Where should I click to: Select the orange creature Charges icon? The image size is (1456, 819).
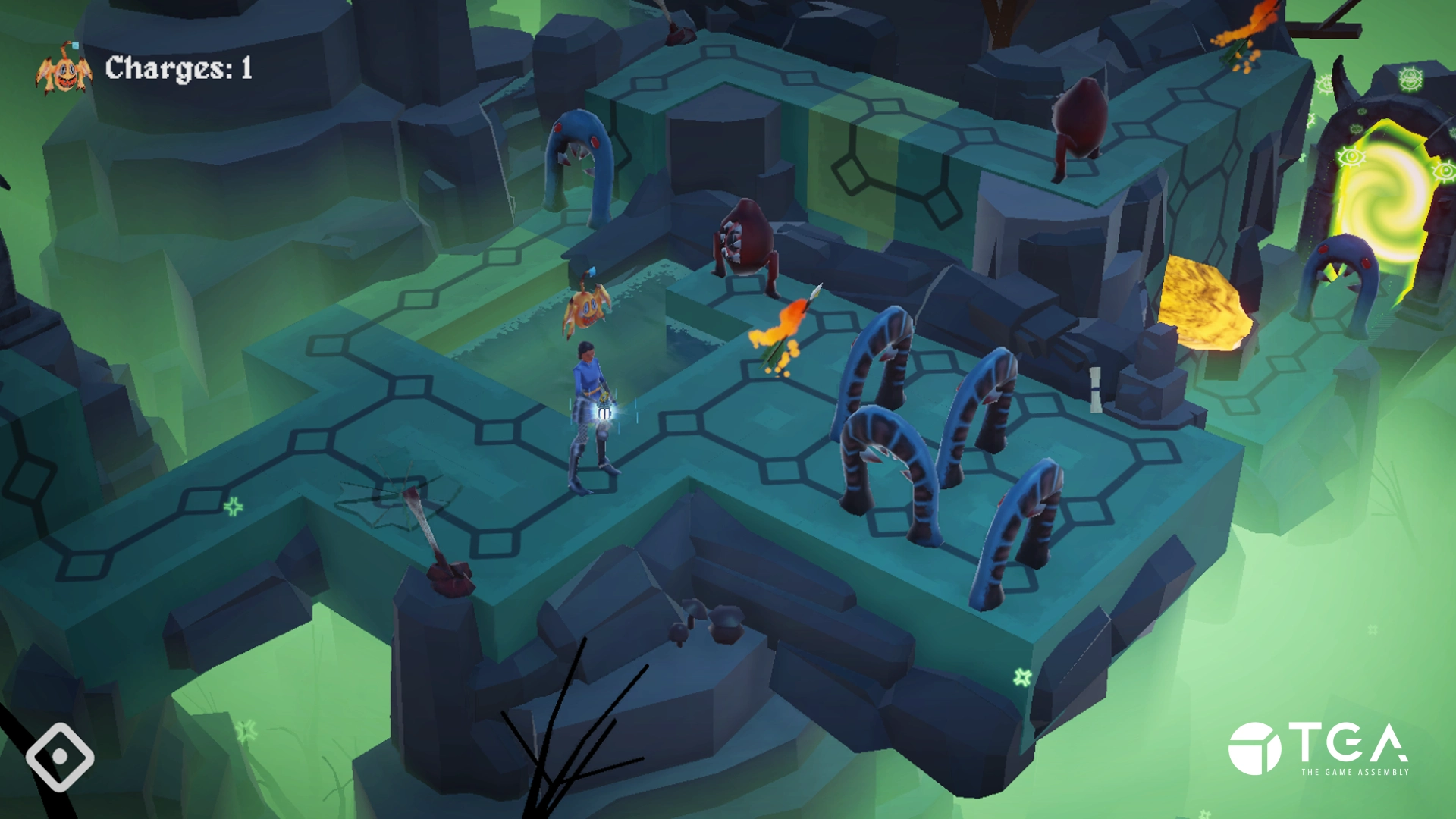(64, 71)
